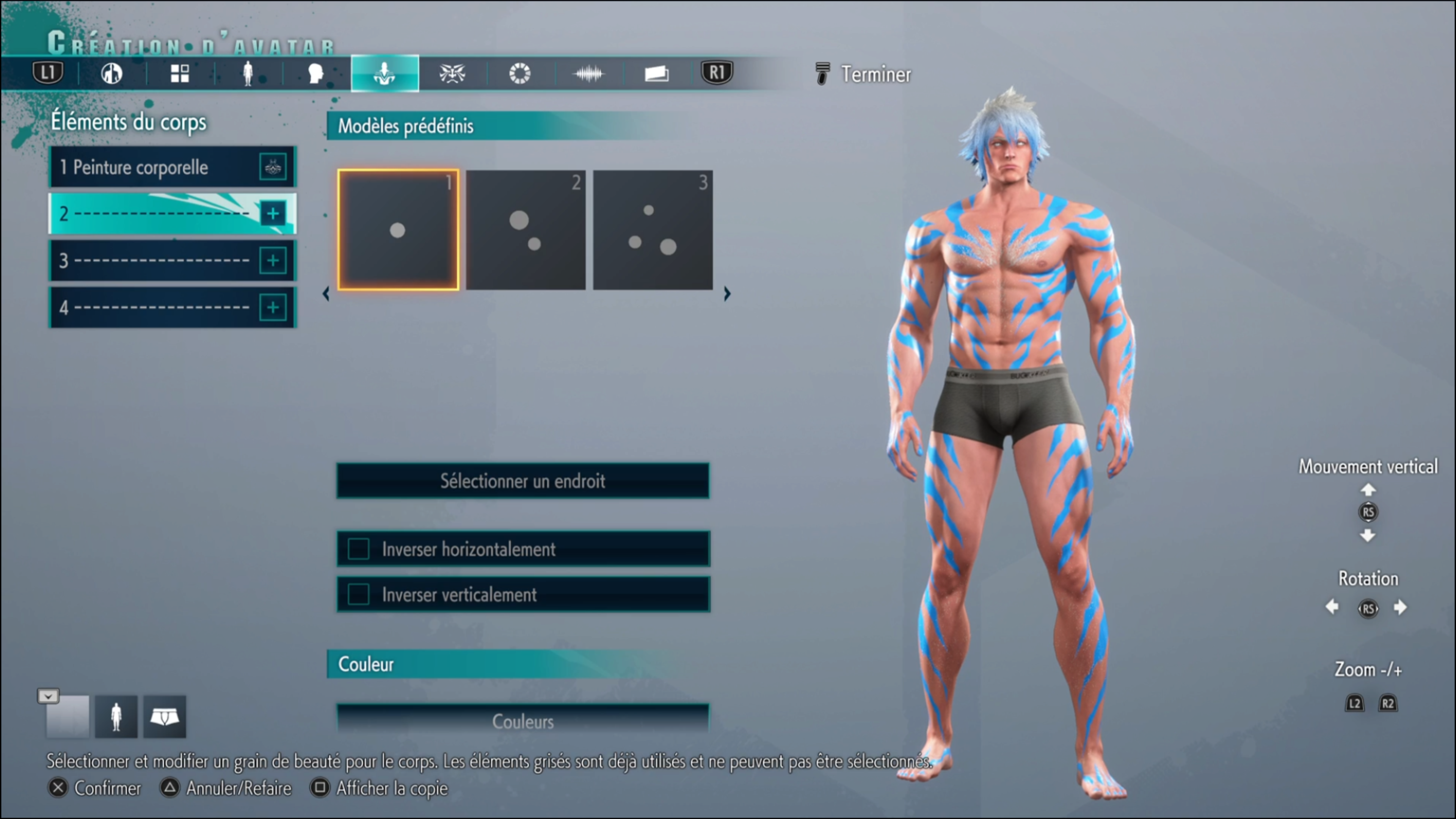Choose the three-mole preset thumbnail
Image resolution: width=1456 pixels, height=819 pixels.
click(x=653, y=230)
